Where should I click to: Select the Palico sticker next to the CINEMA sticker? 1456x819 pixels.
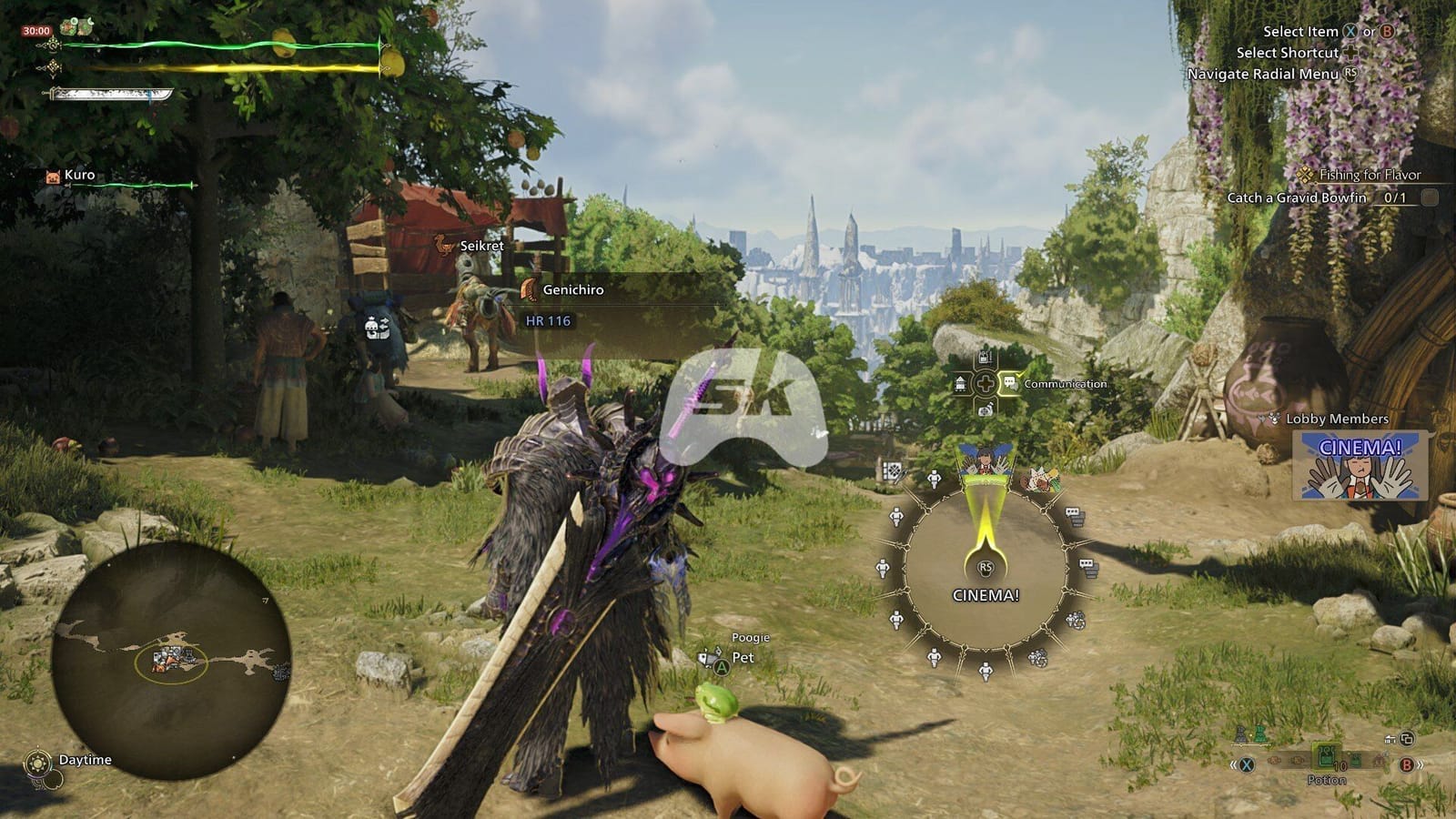tap(1041, 480)
